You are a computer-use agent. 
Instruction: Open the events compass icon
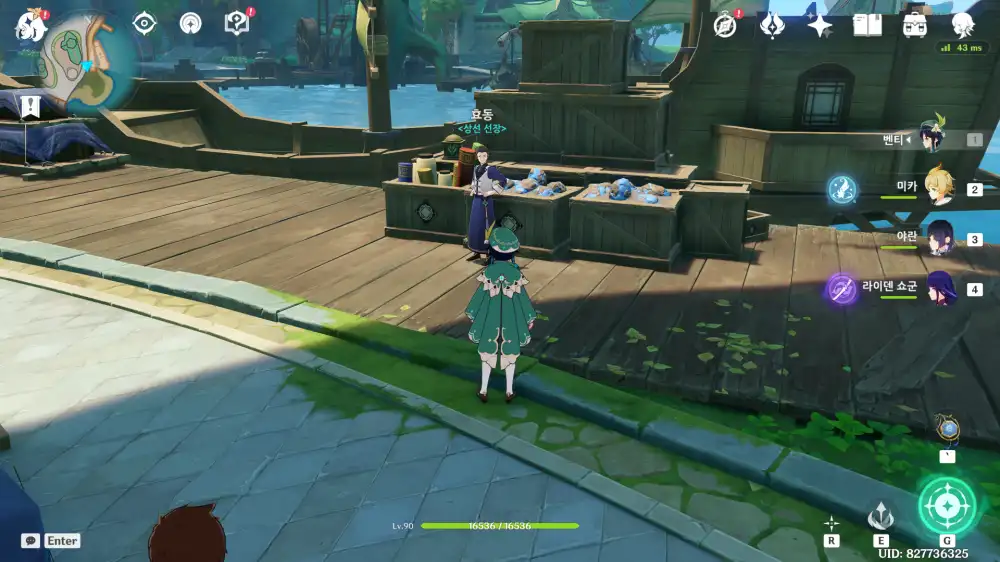(725, 25)
